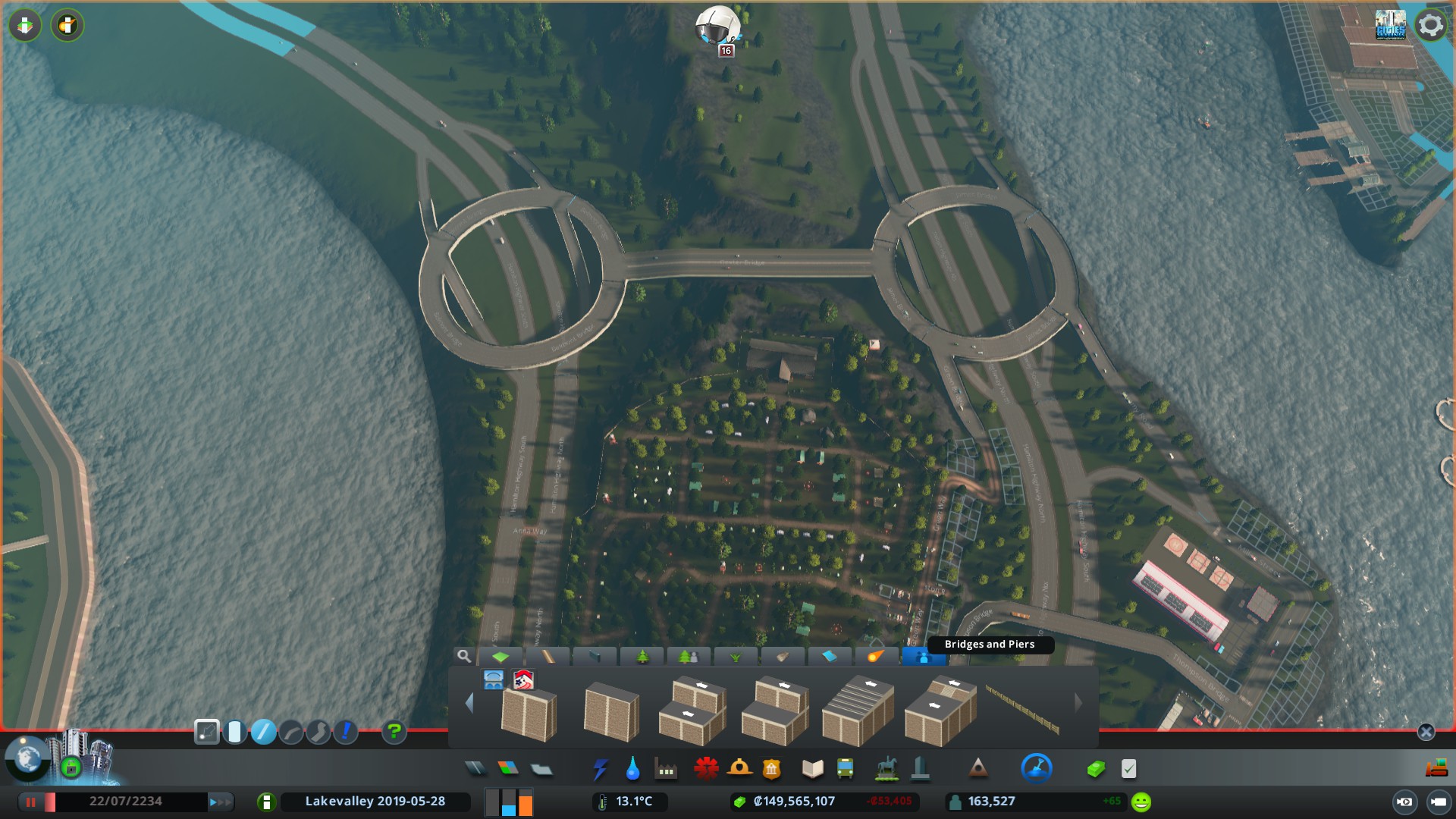This screenshot has width=1456, height=819.
Task: Click right arrow to reveal more pier assets
Action: click(x=1078, y=701)
